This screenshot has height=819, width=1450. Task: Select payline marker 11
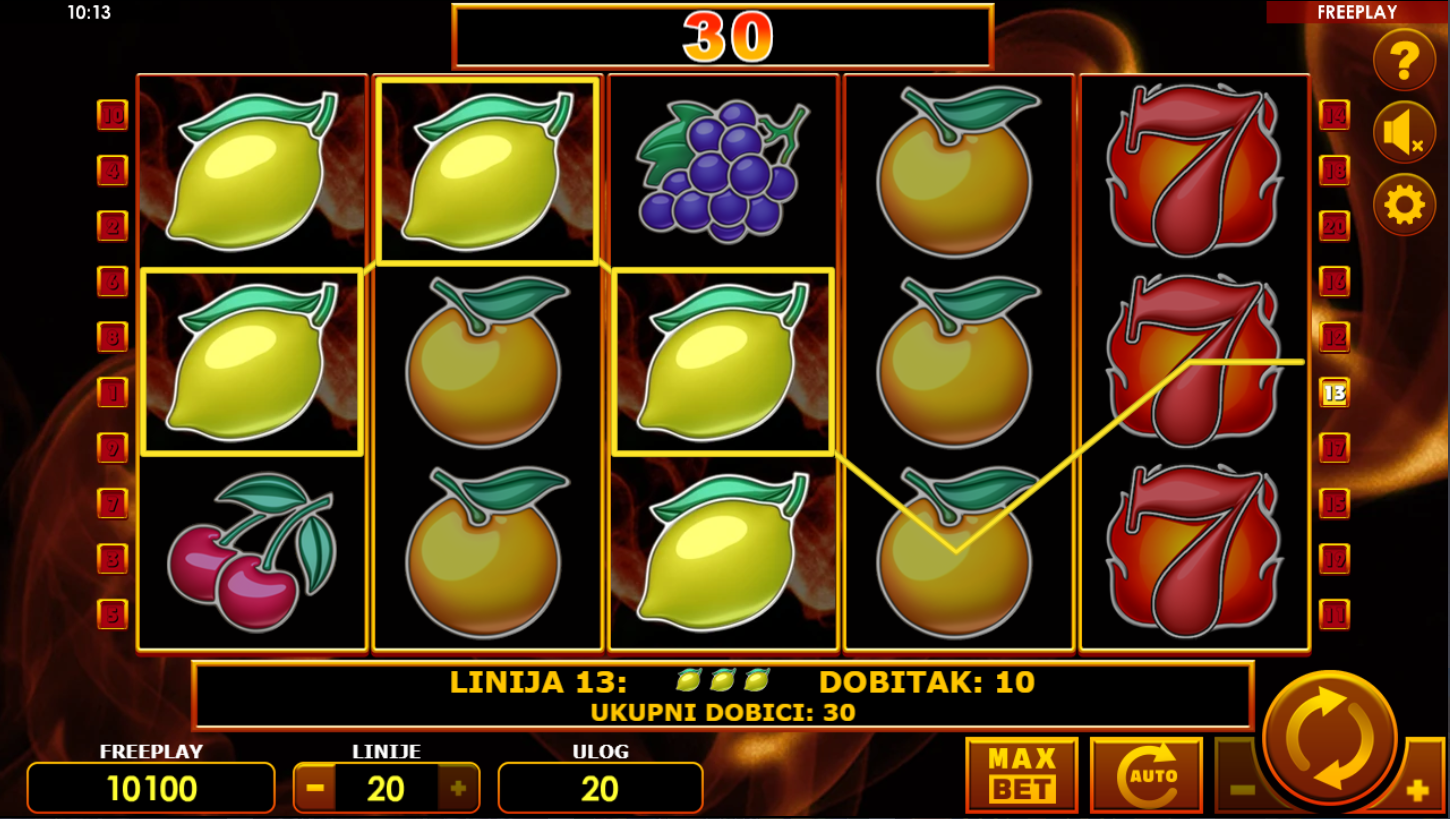pyautogui.click(x=1334, y=614)
